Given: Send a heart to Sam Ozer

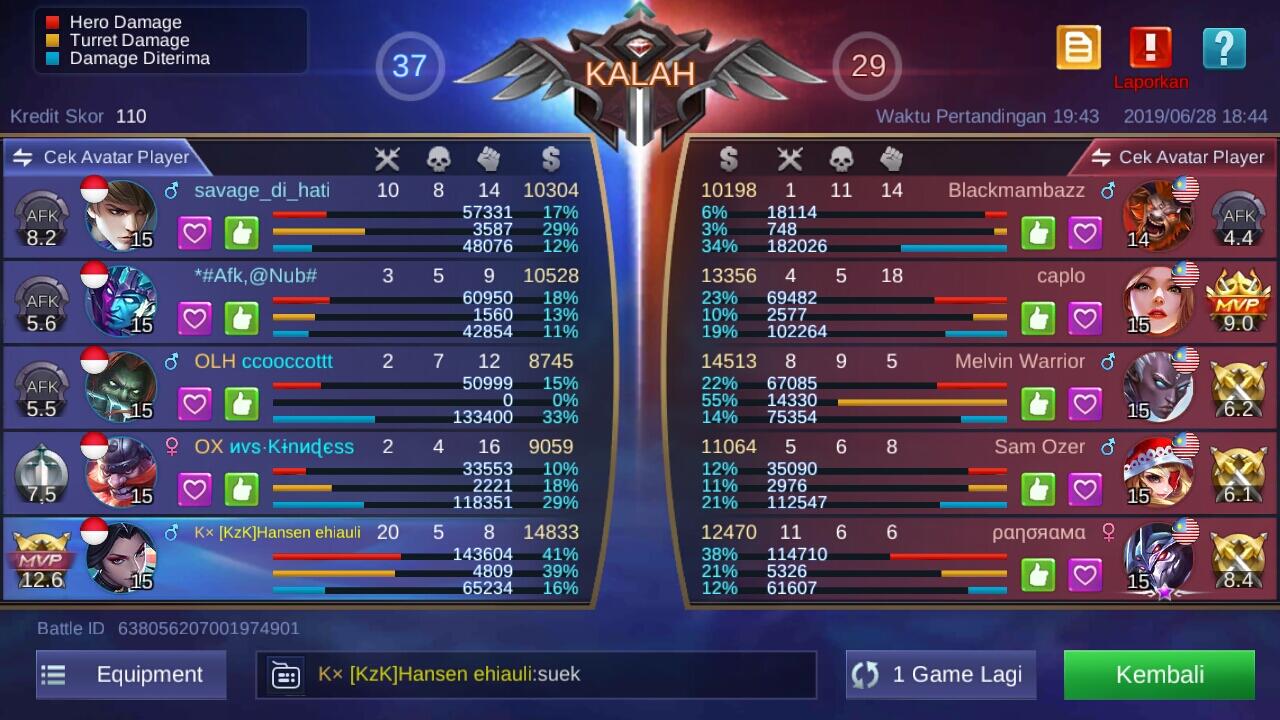Looking at the screenshot, I should (1085, 490).
